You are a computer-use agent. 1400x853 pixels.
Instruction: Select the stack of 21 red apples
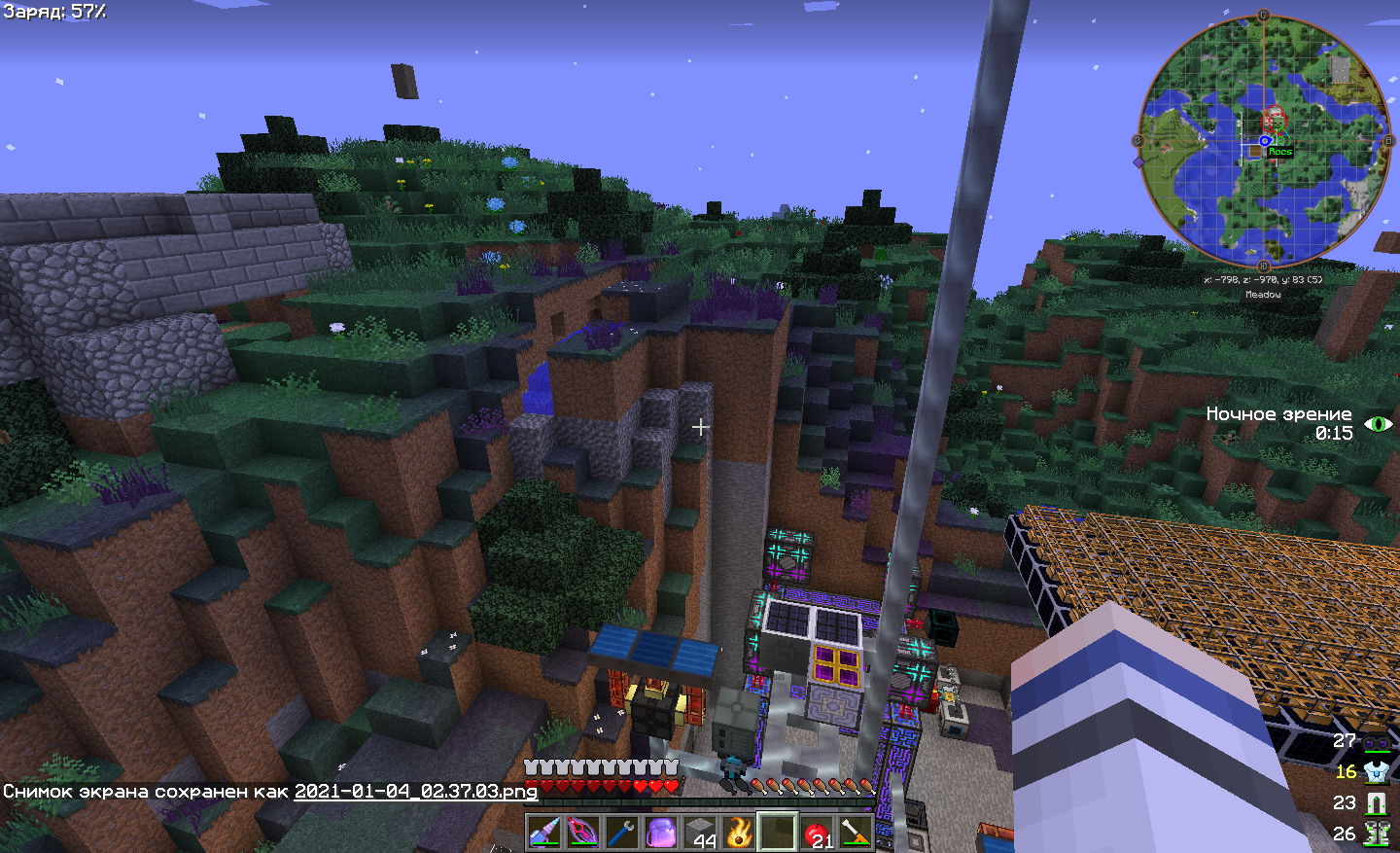[818, 833]
